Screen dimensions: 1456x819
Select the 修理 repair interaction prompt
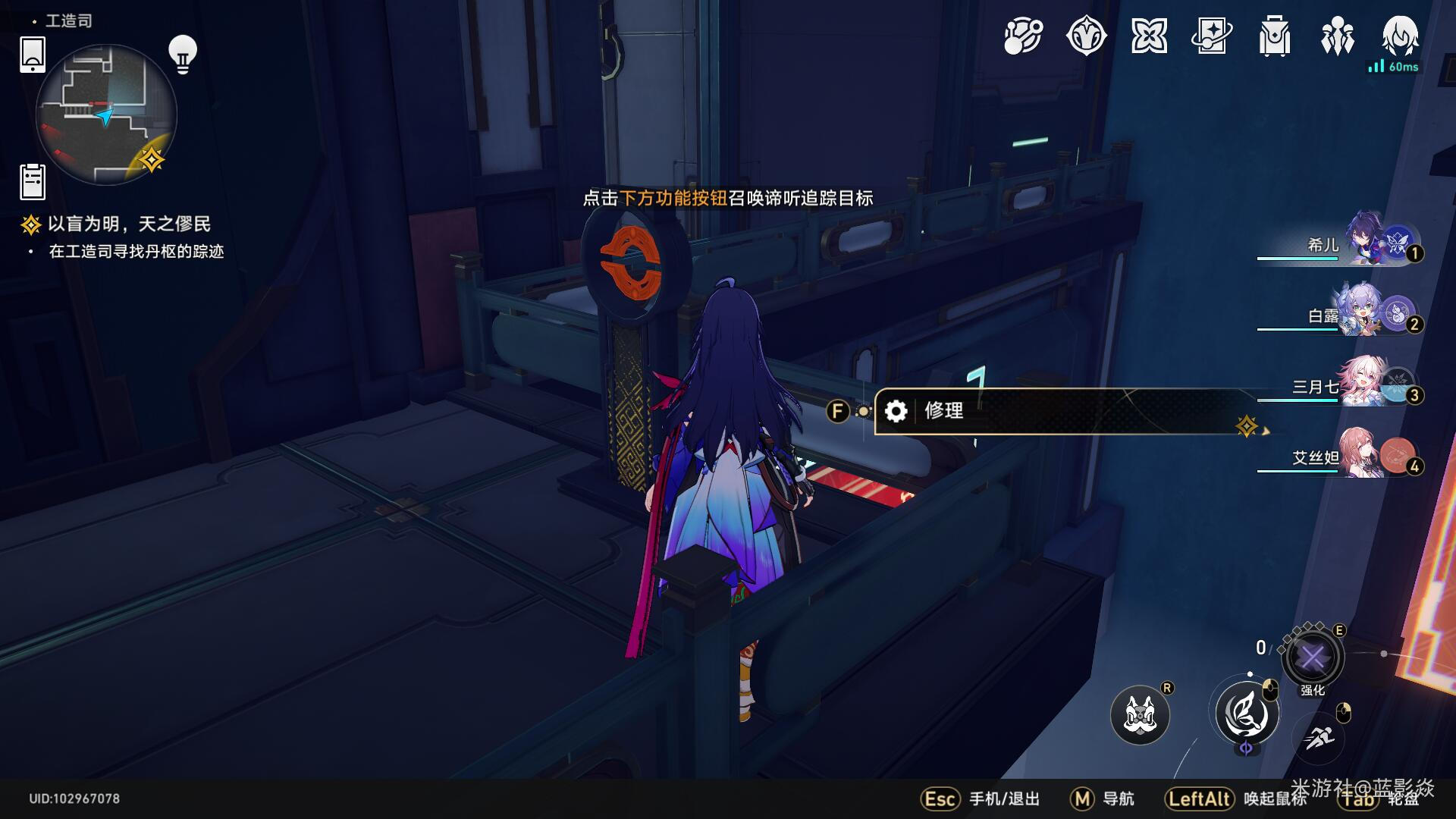(x=1062, y=411)
